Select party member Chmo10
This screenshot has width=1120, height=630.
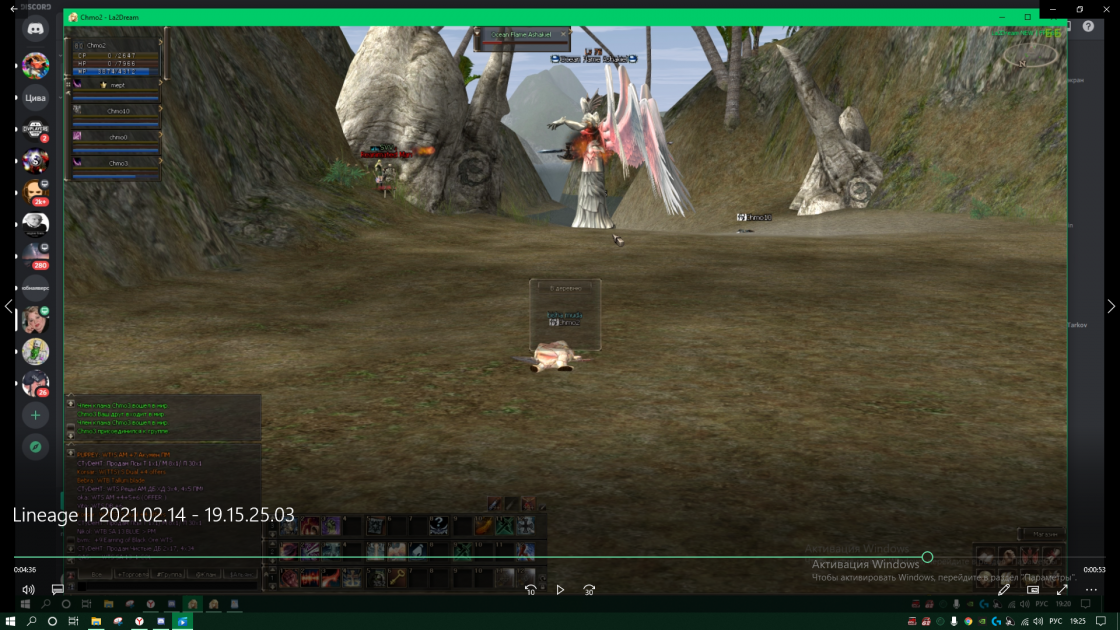(118, 111)
